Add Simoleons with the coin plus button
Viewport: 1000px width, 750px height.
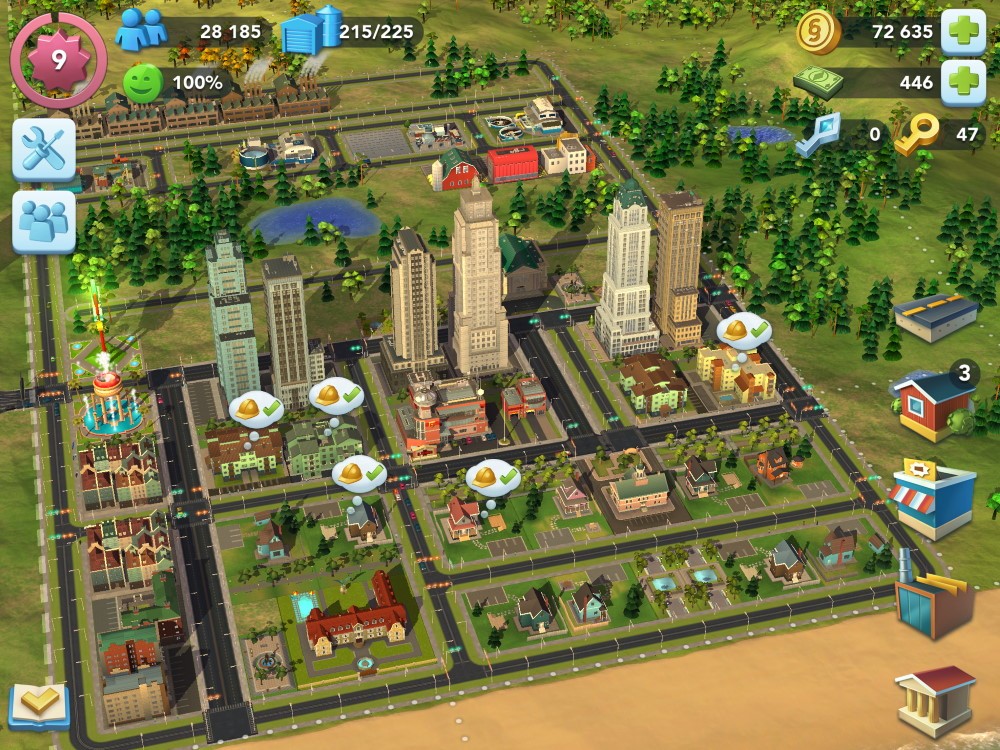point(964,31)
